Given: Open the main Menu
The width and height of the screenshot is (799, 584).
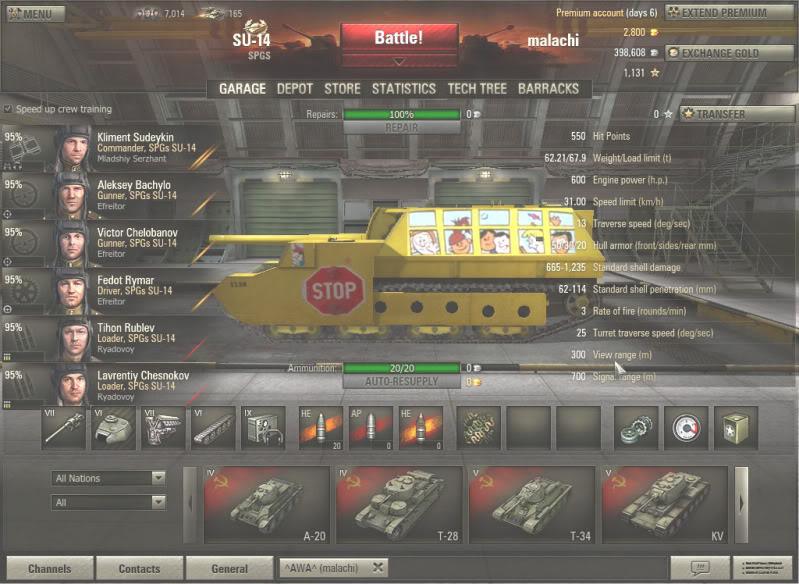Looking at the screenshot, I should tap(29, 14).
